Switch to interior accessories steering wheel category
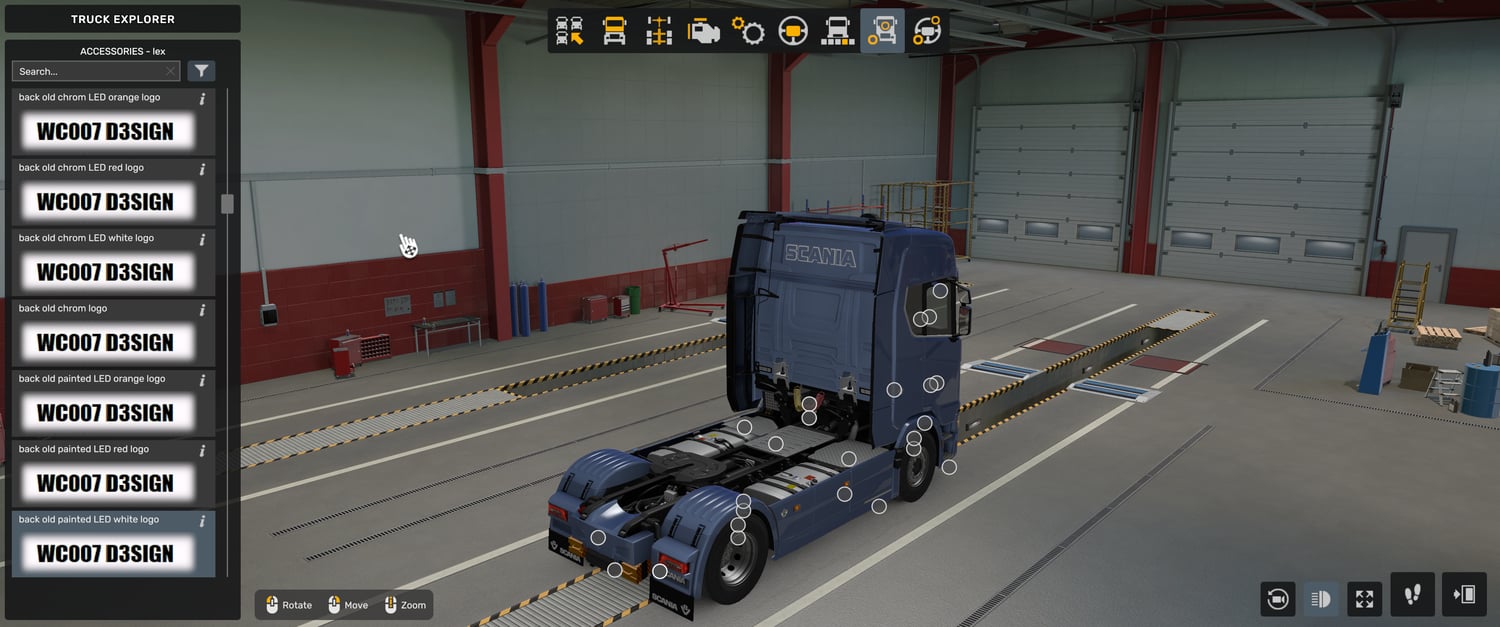This screenshot has width=1500, height=627. [927, 31]
